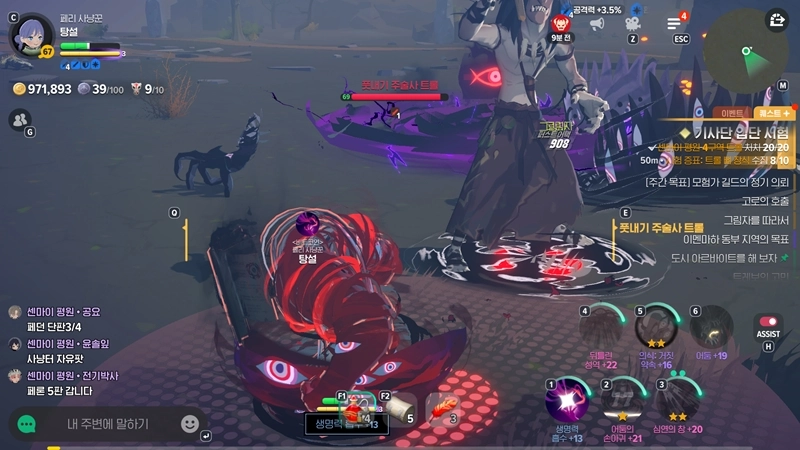Viewport: 800px width, 450px height.
Task: Click the 내 주변에 말하기 chat input
Action: [107, 424]
